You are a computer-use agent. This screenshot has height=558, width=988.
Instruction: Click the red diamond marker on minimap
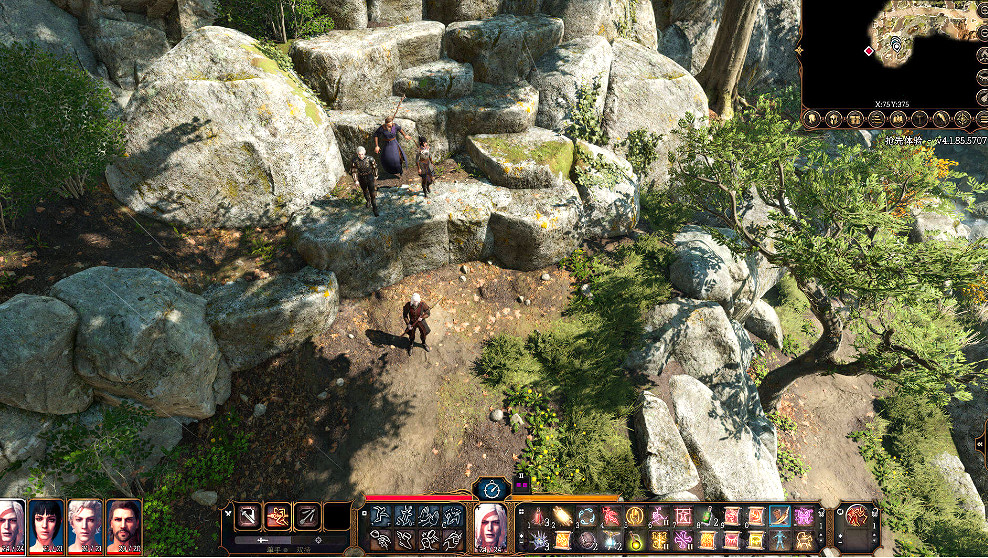[868, 50]
